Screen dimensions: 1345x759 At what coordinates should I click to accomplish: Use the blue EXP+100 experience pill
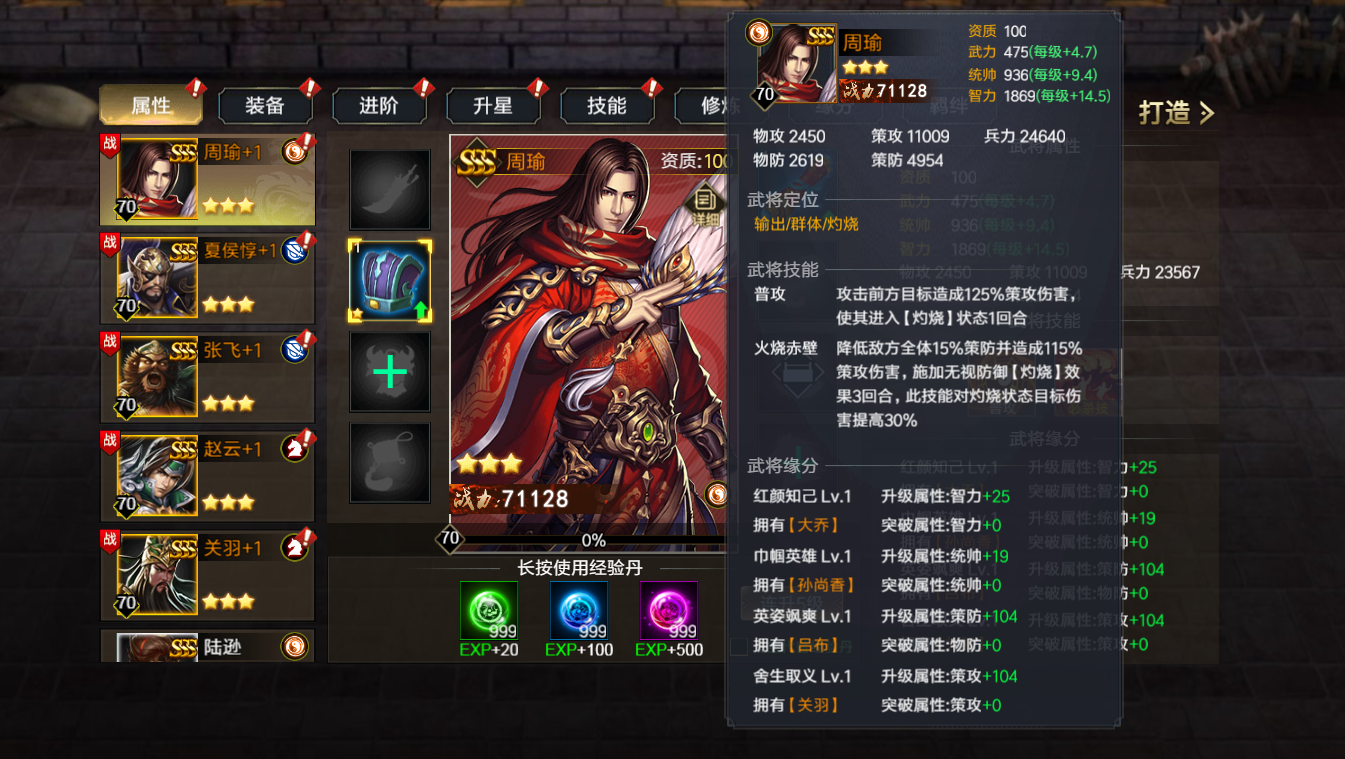click(x=579, y=612)
